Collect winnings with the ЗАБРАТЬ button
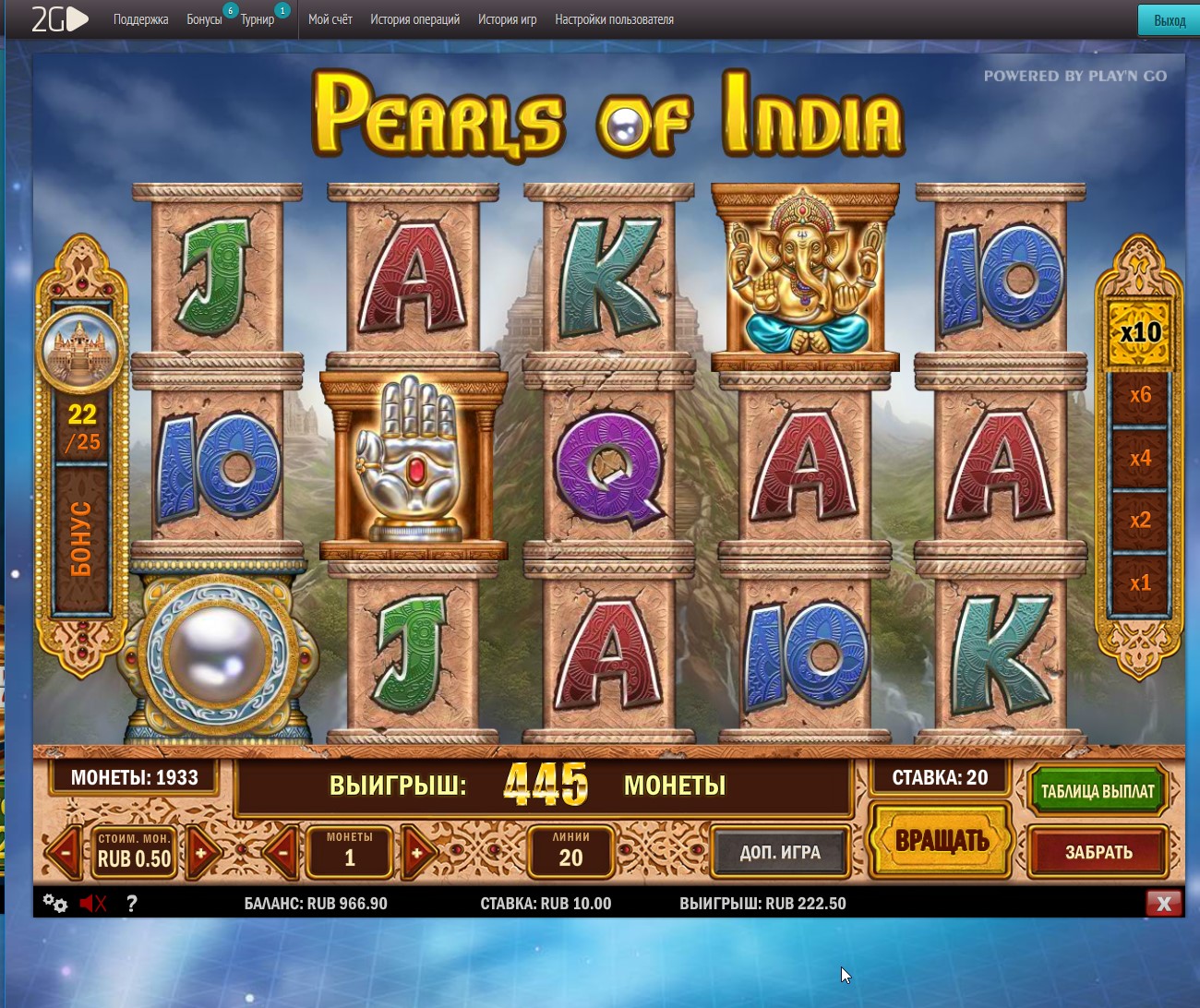 click(1098, 852)
